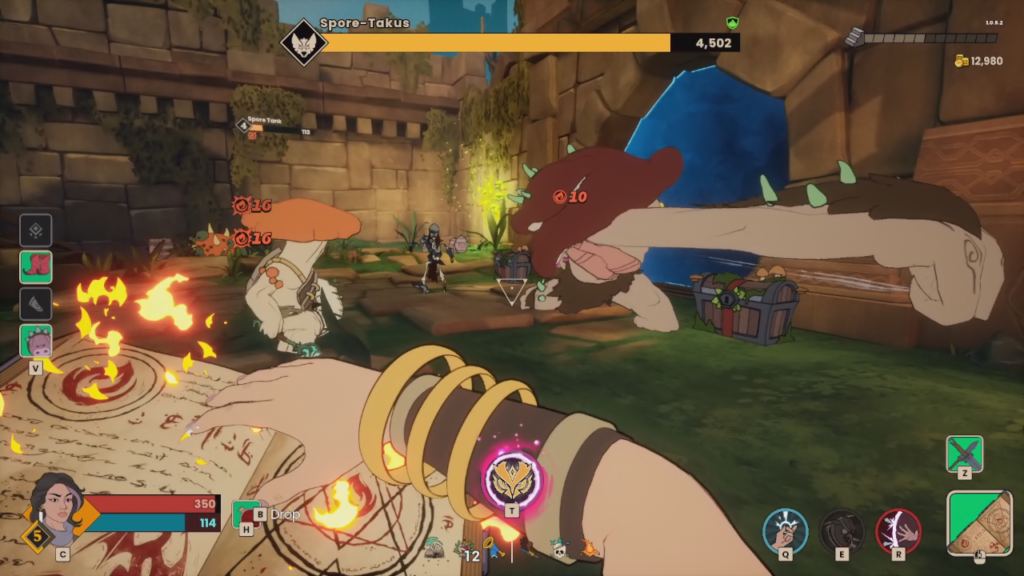This screenshot has width=1024, height=576.
Task: Trigger the lightning hand ability
Action: [x=898, y=530]
